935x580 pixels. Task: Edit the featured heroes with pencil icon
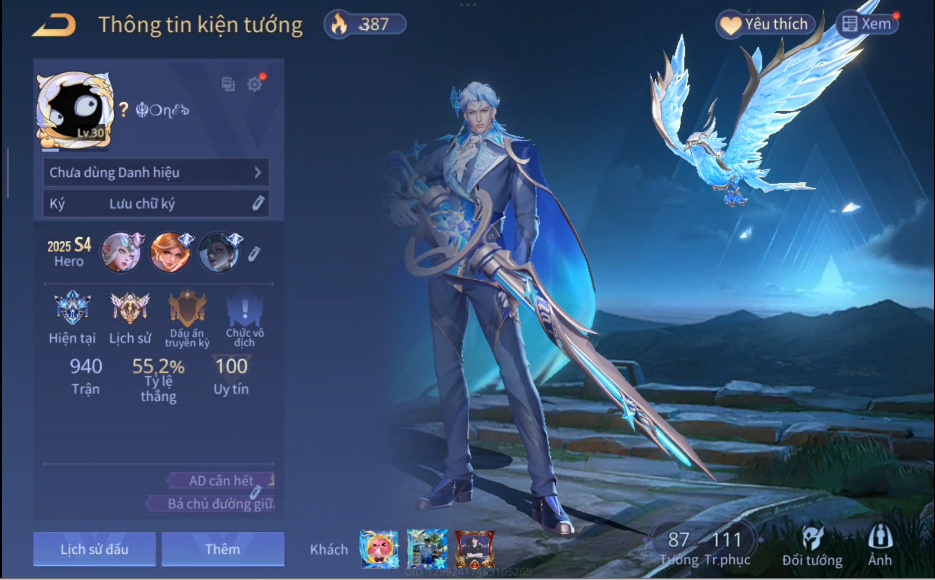(255, 253)
